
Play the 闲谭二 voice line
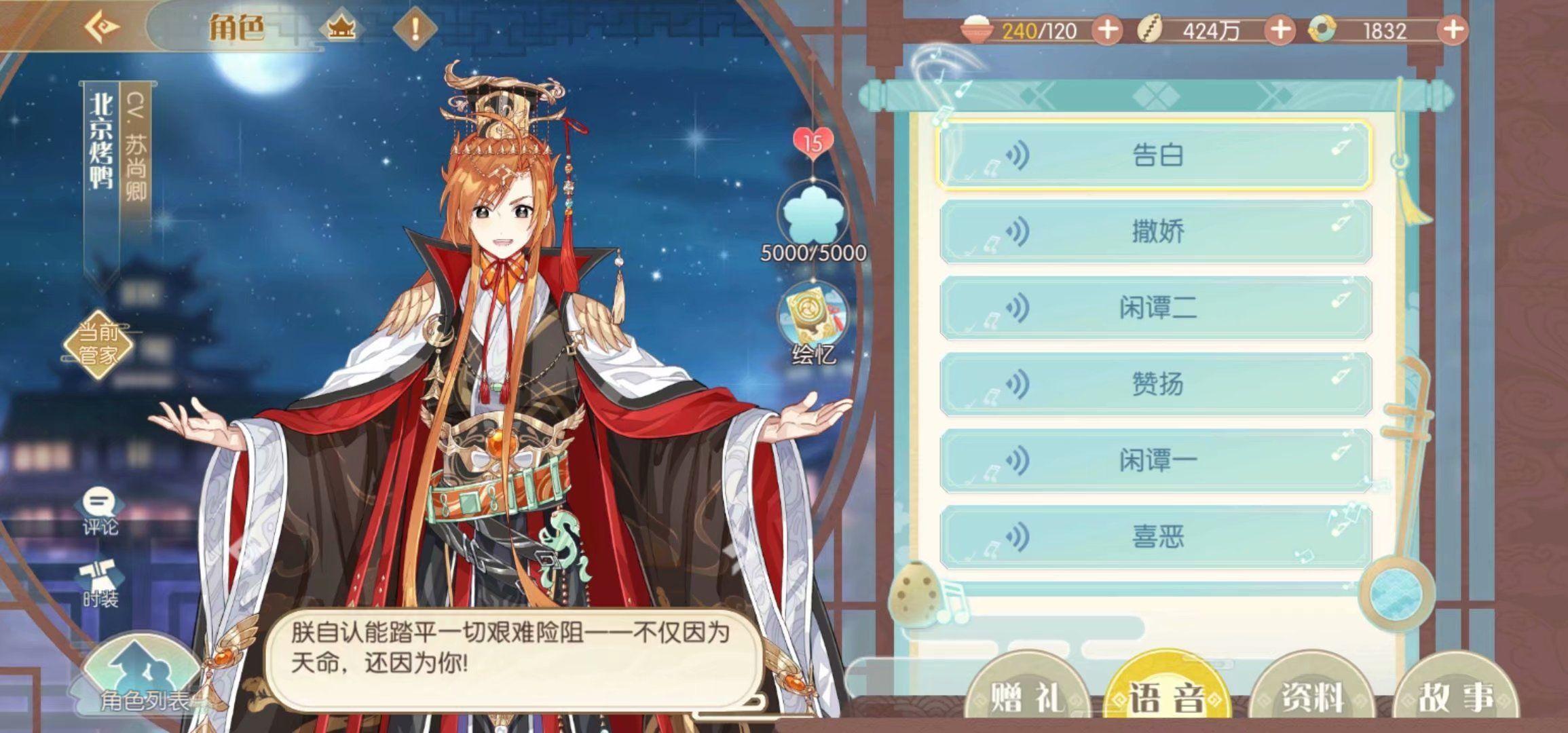pyautogui.click(x=1155, y=308)
